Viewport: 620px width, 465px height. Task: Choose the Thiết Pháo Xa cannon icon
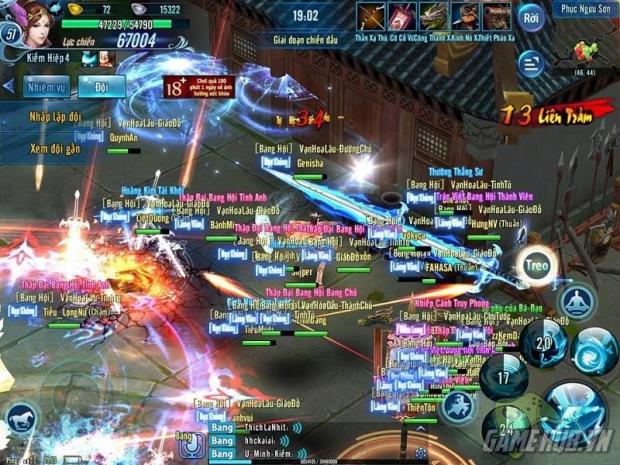(x=496, y=16)
